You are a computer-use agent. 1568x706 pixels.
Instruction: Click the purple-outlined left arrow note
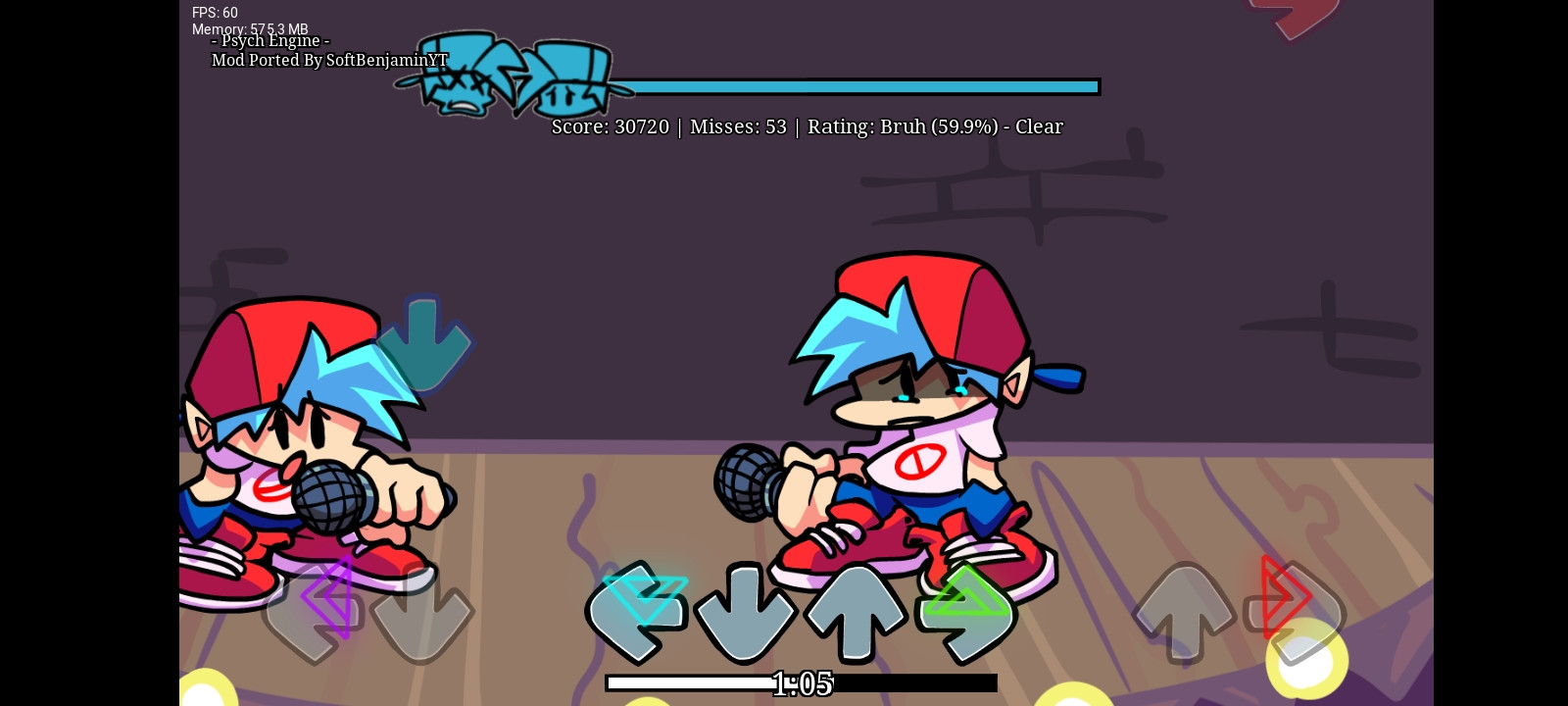pyautogui.click(x=328, y=598)
